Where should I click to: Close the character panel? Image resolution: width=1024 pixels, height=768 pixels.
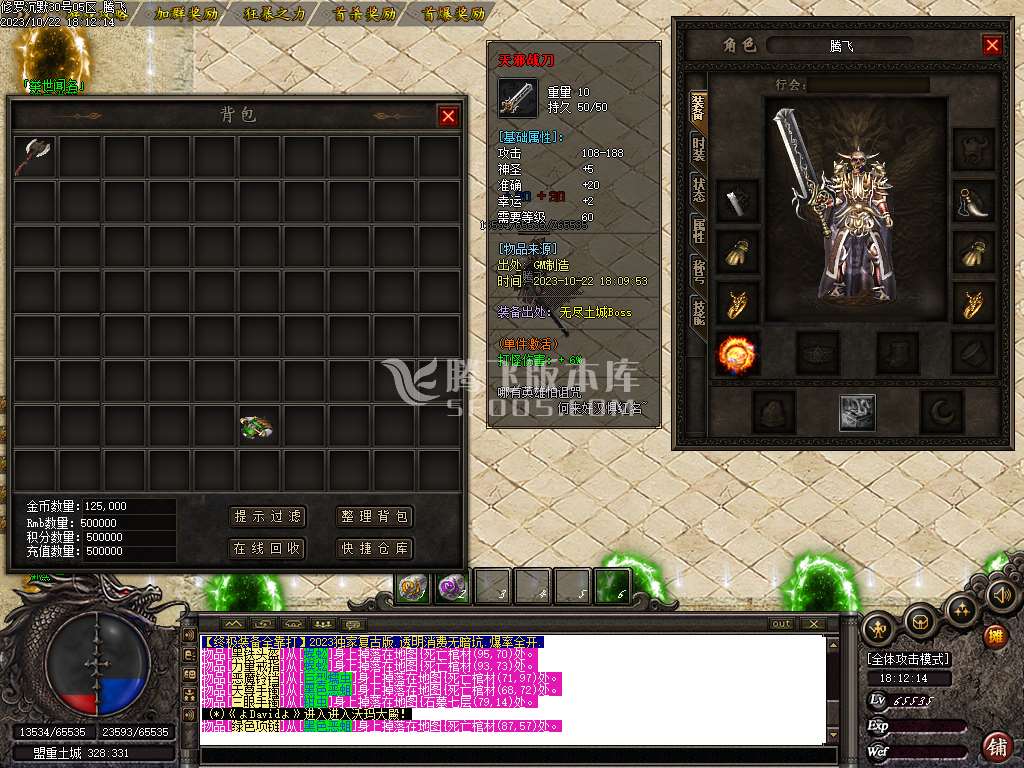coord(991,45)
